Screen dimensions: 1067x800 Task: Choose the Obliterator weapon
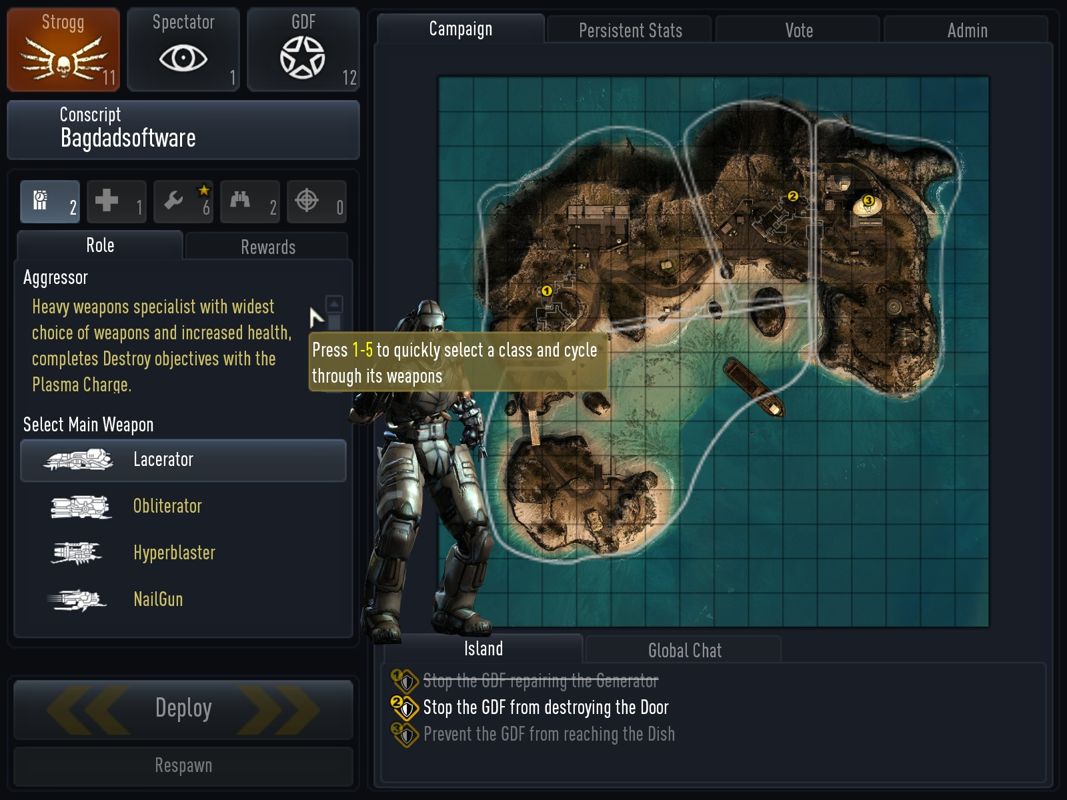(167, 506)
